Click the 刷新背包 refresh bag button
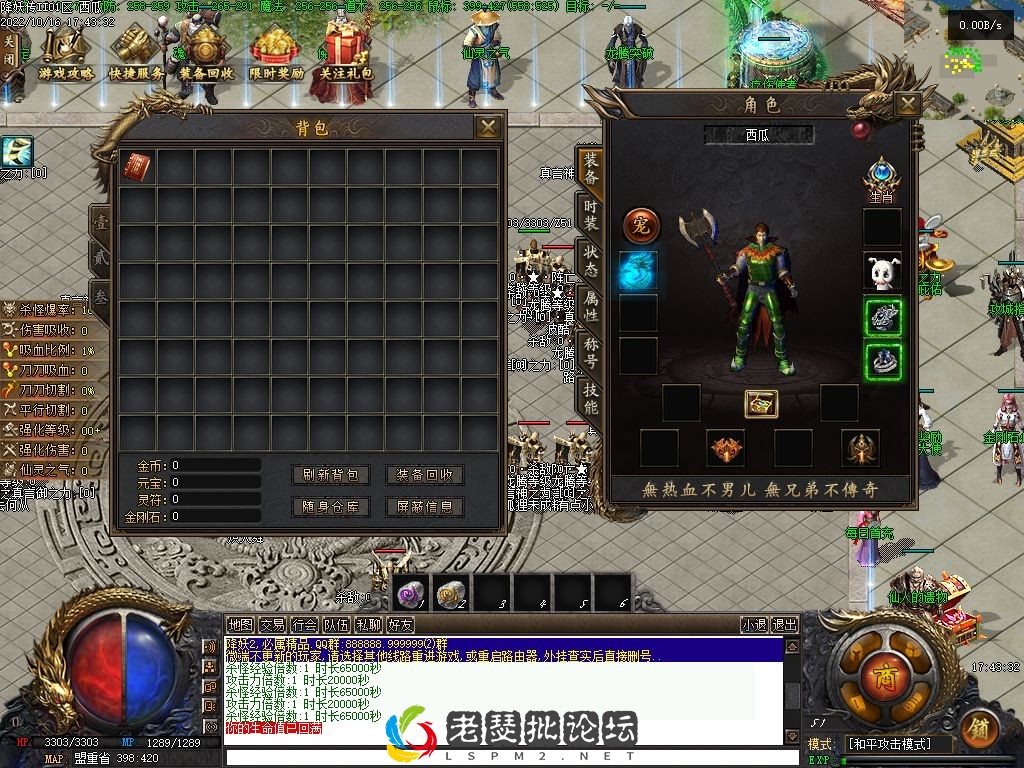This screenshot has width=1024, height=768. [x=330, y=475]
